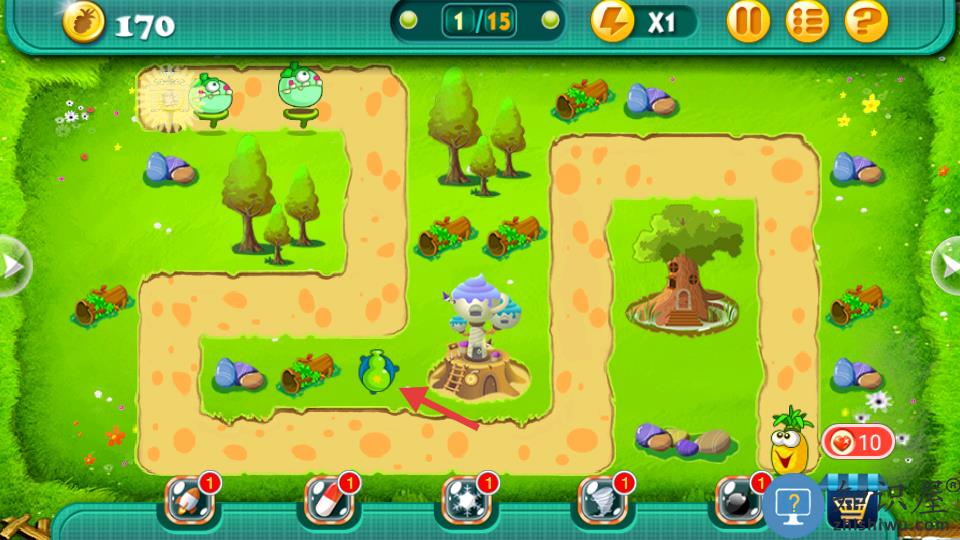Screen dimensions: 960x540
Task: Open the list menu button
Action: [807, 21]
